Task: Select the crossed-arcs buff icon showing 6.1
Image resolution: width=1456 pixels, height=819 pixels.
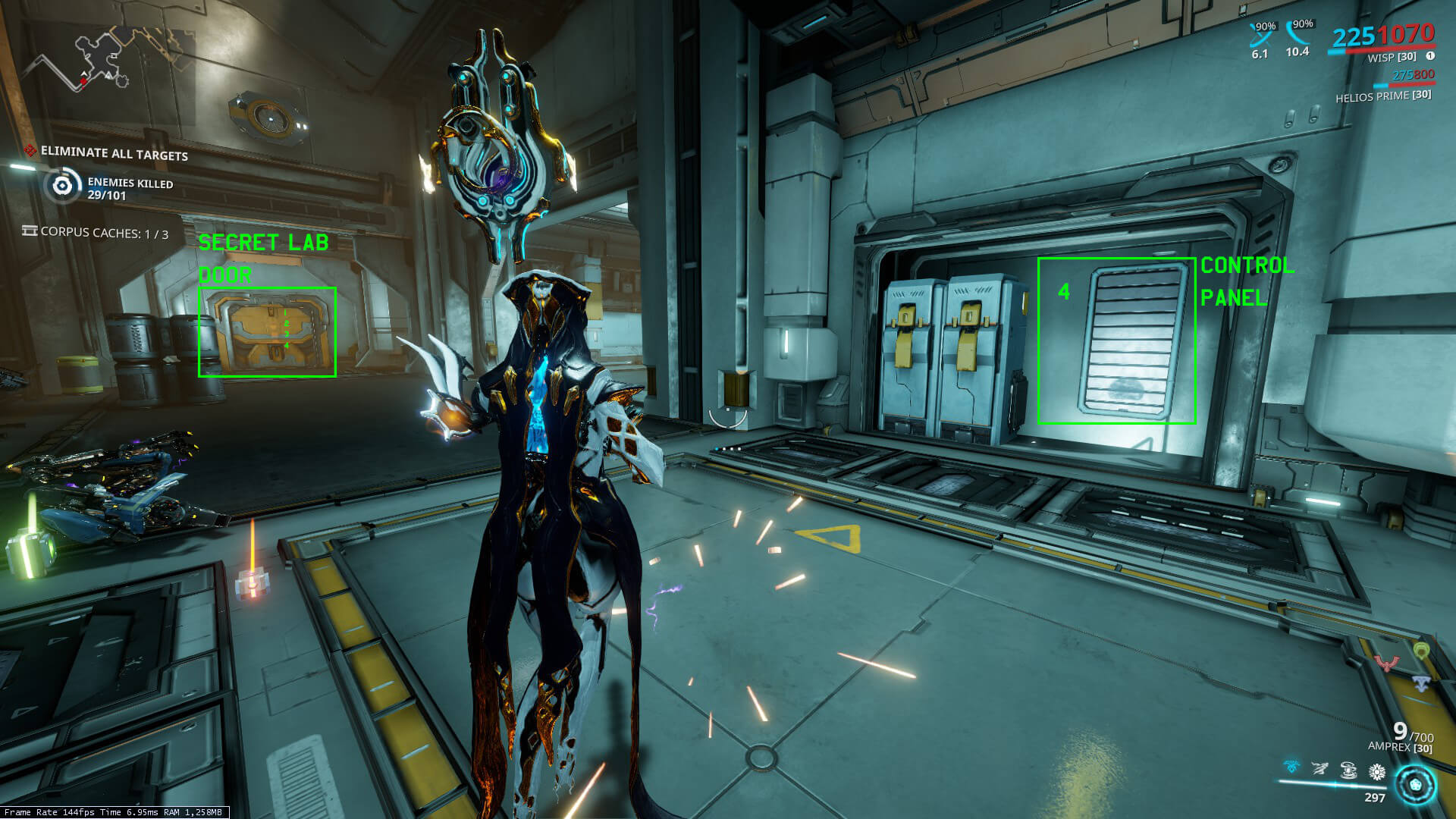Action: [1260, 34]
